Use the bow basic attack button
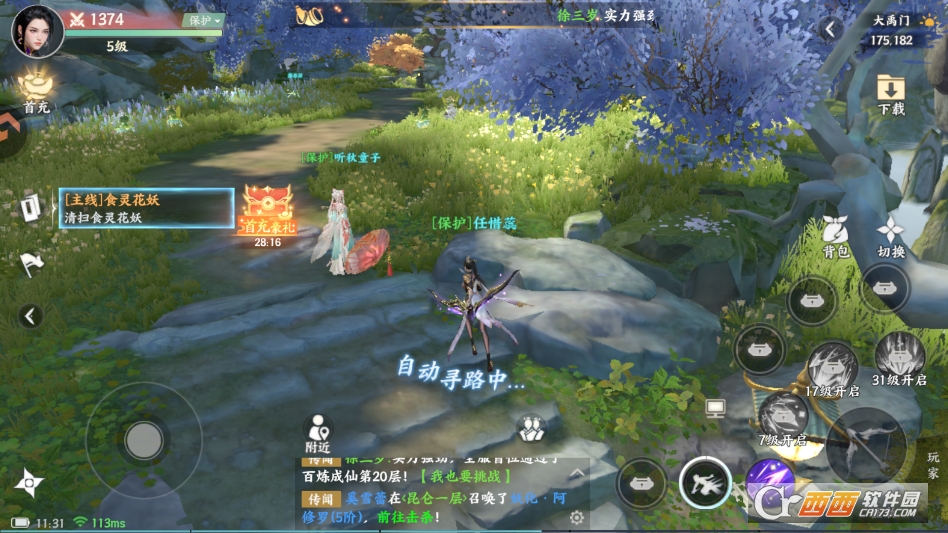 [866, 441]
